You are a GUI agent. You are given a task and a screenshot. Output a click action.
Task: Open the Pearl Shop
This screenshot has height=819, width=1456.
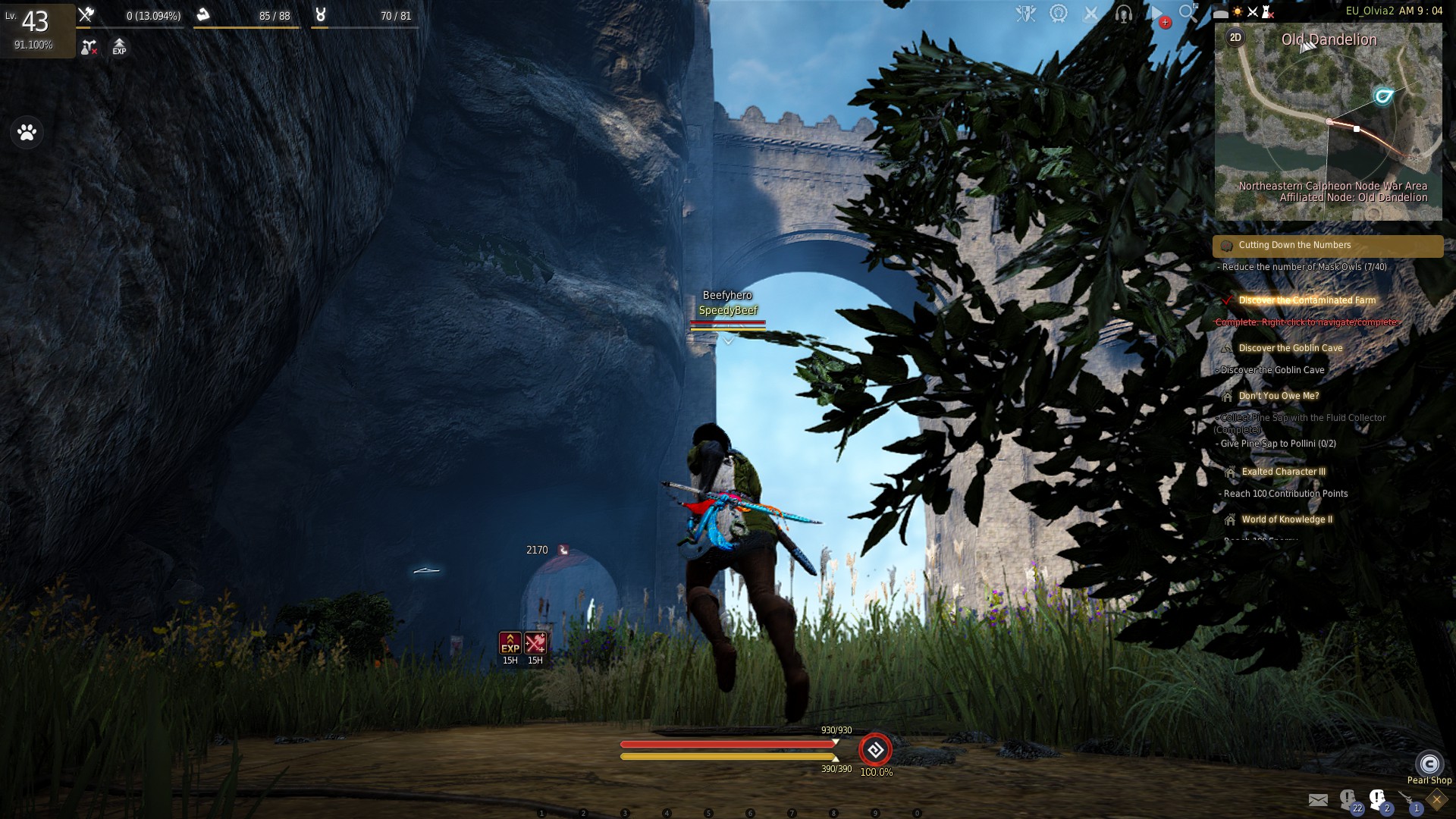[1429, 764]
